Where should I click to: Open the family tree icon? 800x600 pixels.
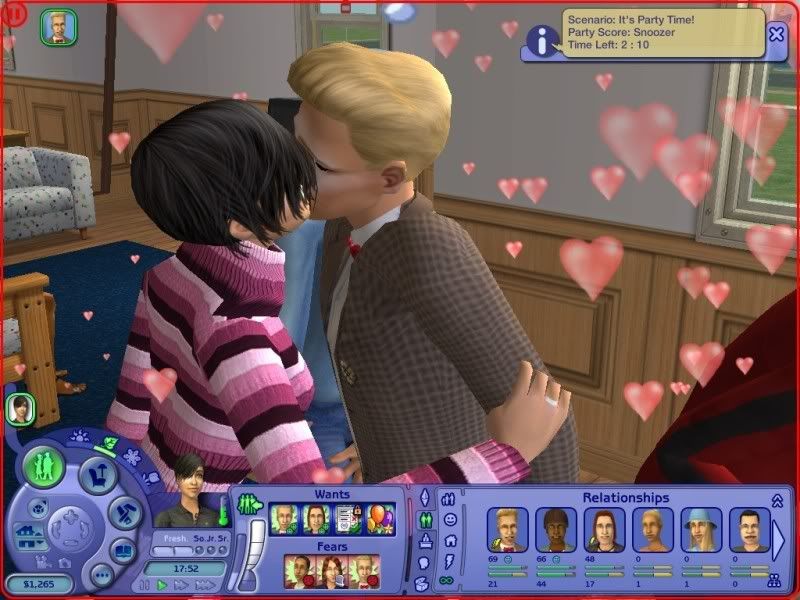(773, 578)
